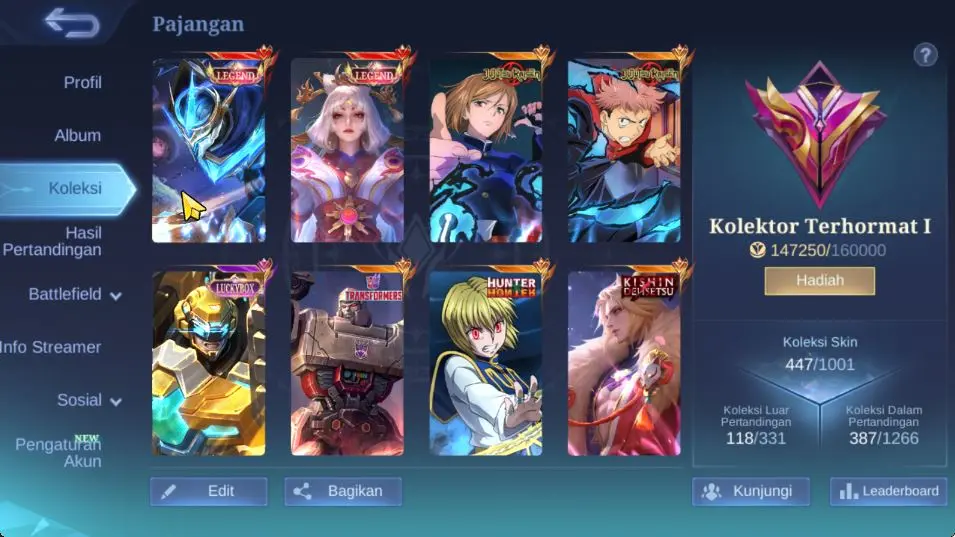Expand the Battlefield menu
This screenshot has height=537, width=955.
(x=74, y=295)
